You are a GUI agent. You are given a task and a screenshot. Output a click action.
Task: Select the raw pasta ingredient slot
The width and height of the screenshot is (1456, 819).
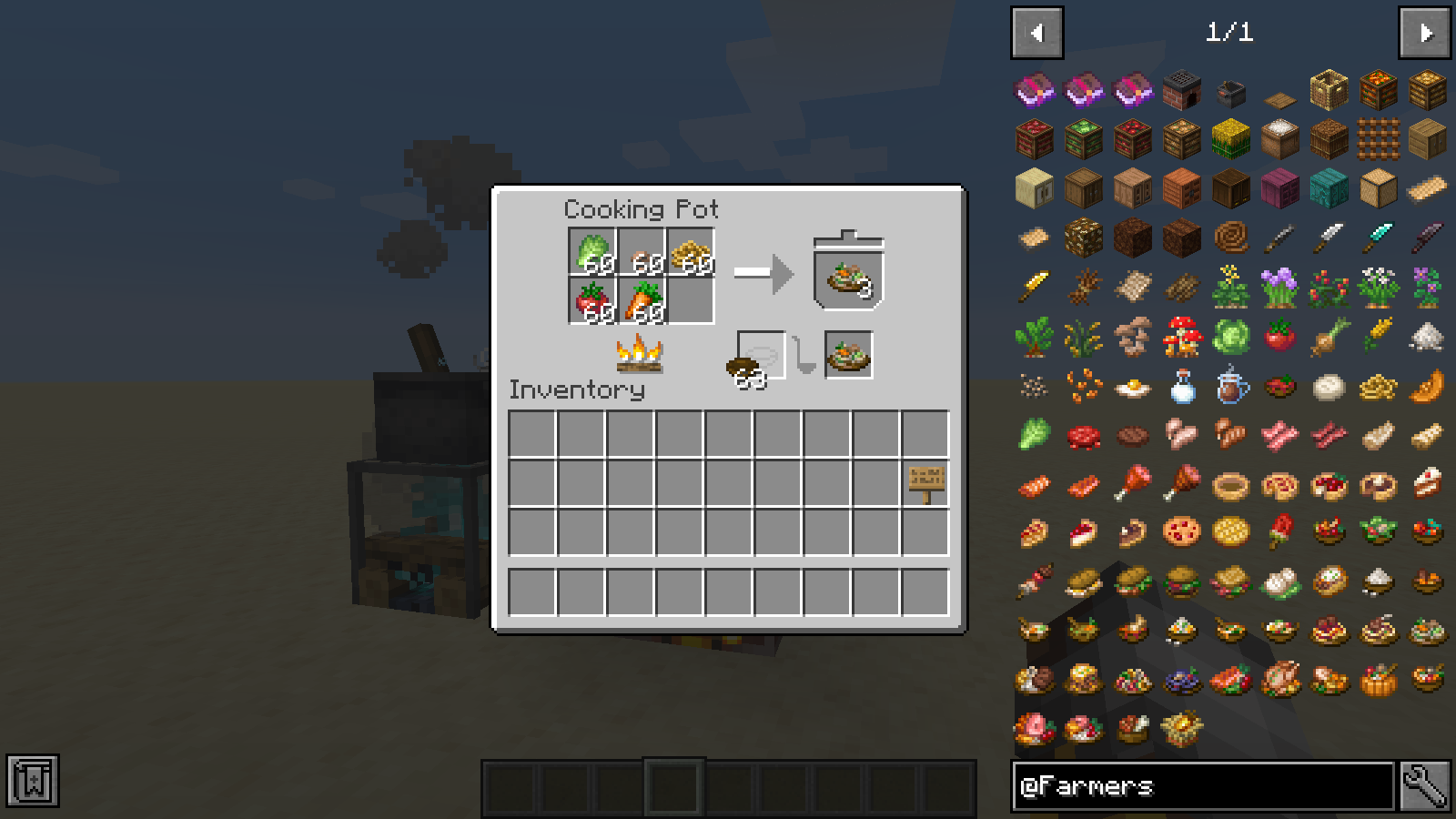click(692, 251)
